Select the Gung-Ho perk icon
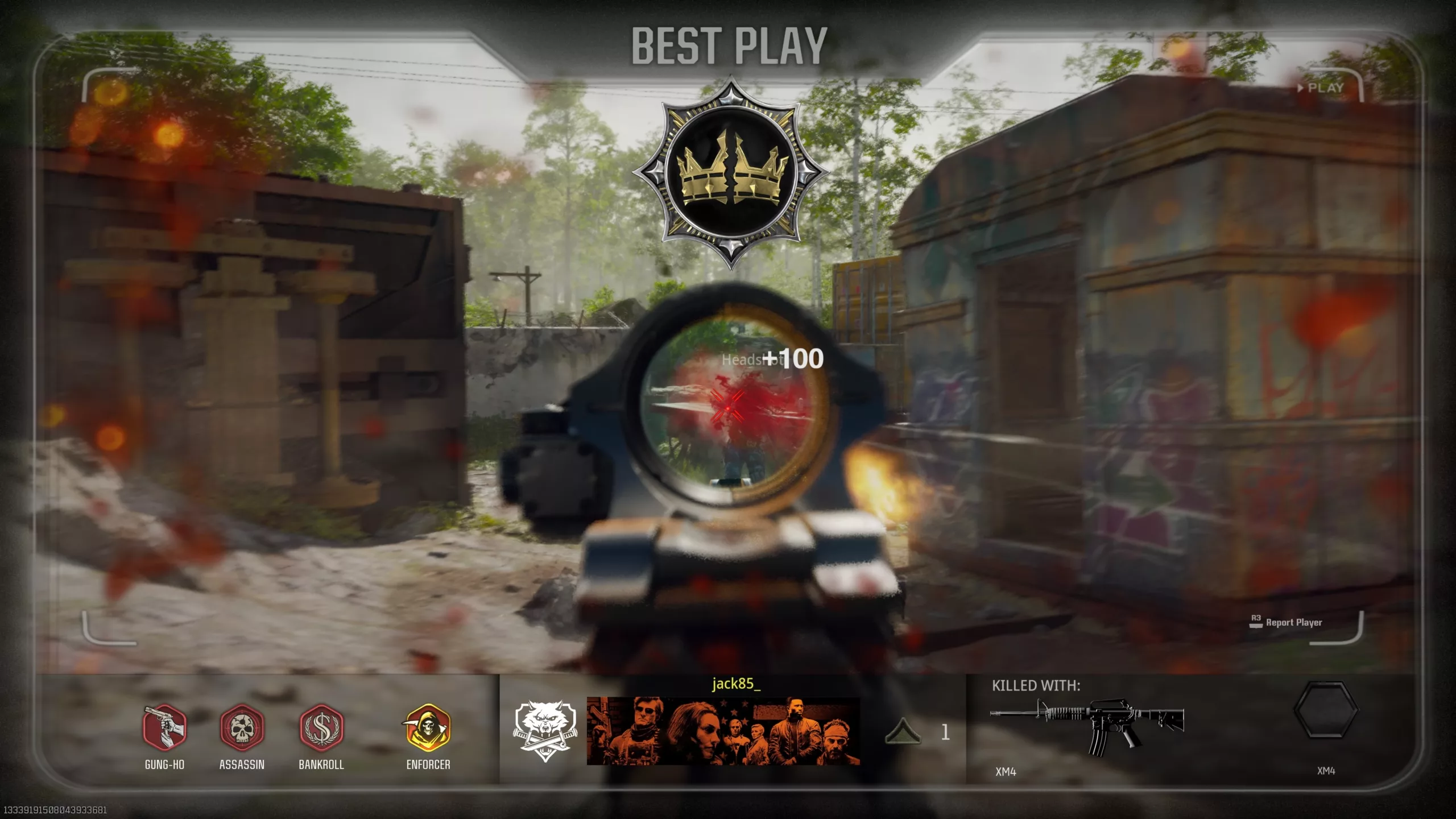Image resolution: width=1456 pixels, height=819 pixels. pos(164,727)
